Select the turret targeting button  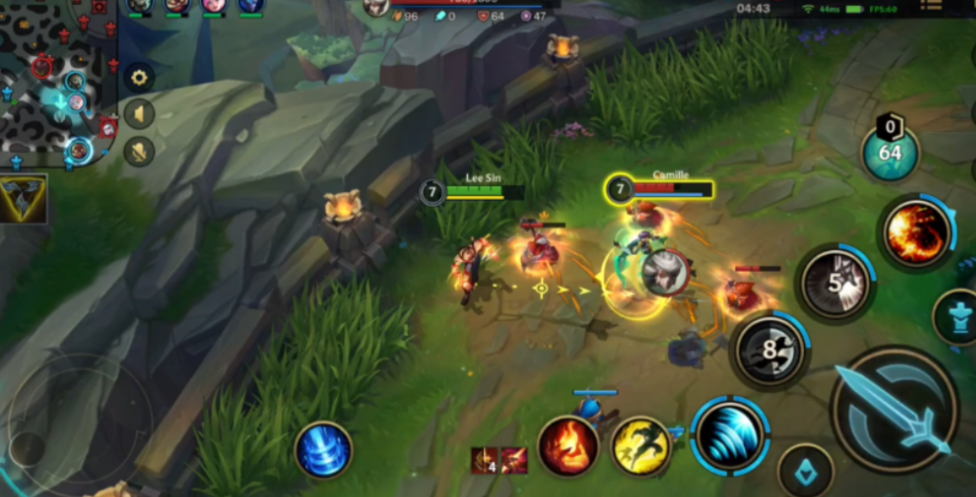point(957,318)
